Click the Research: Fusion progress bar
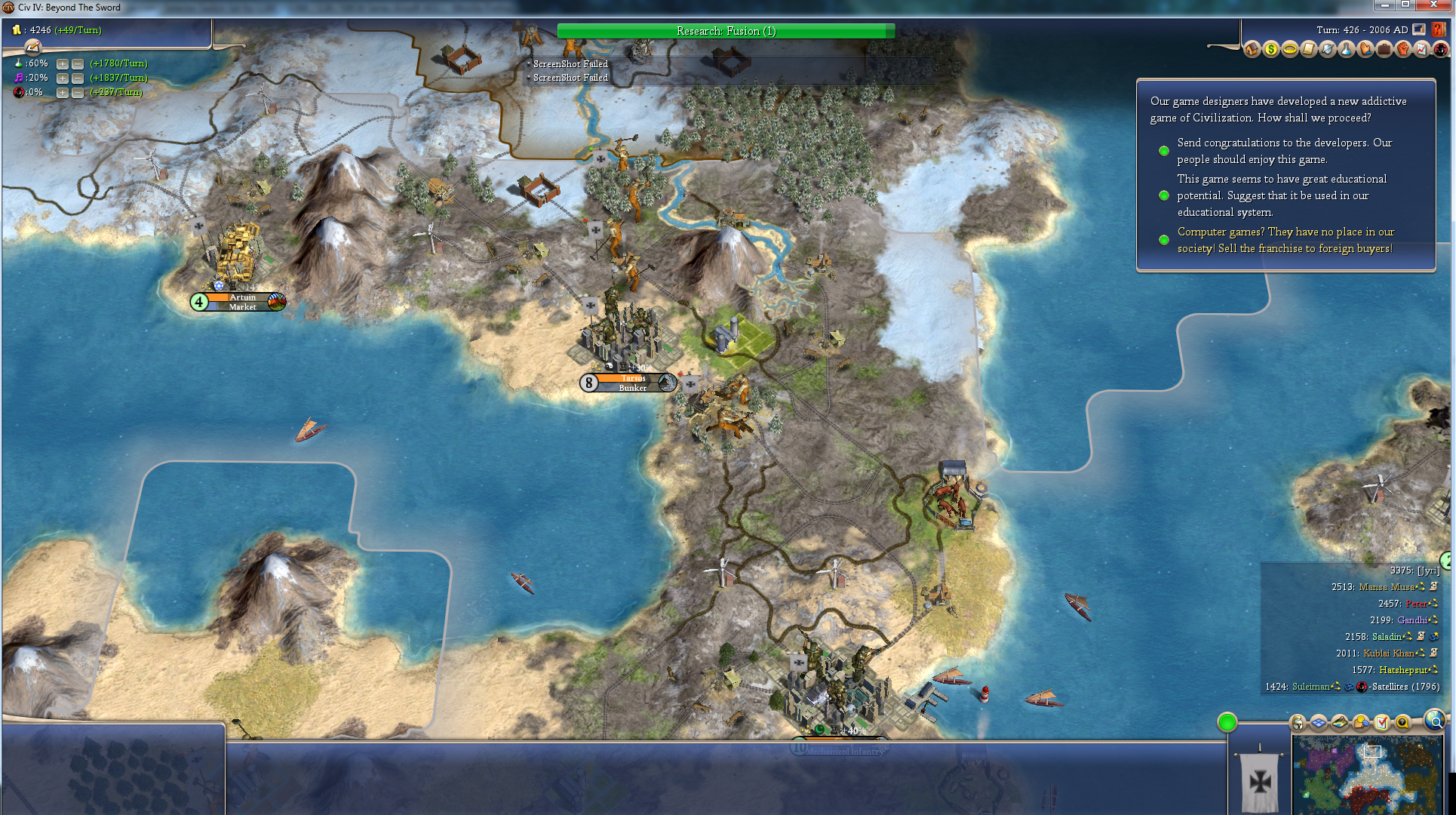Viewport: 1456px width, 815px height. pyautogui.click(x=726, y=31)
